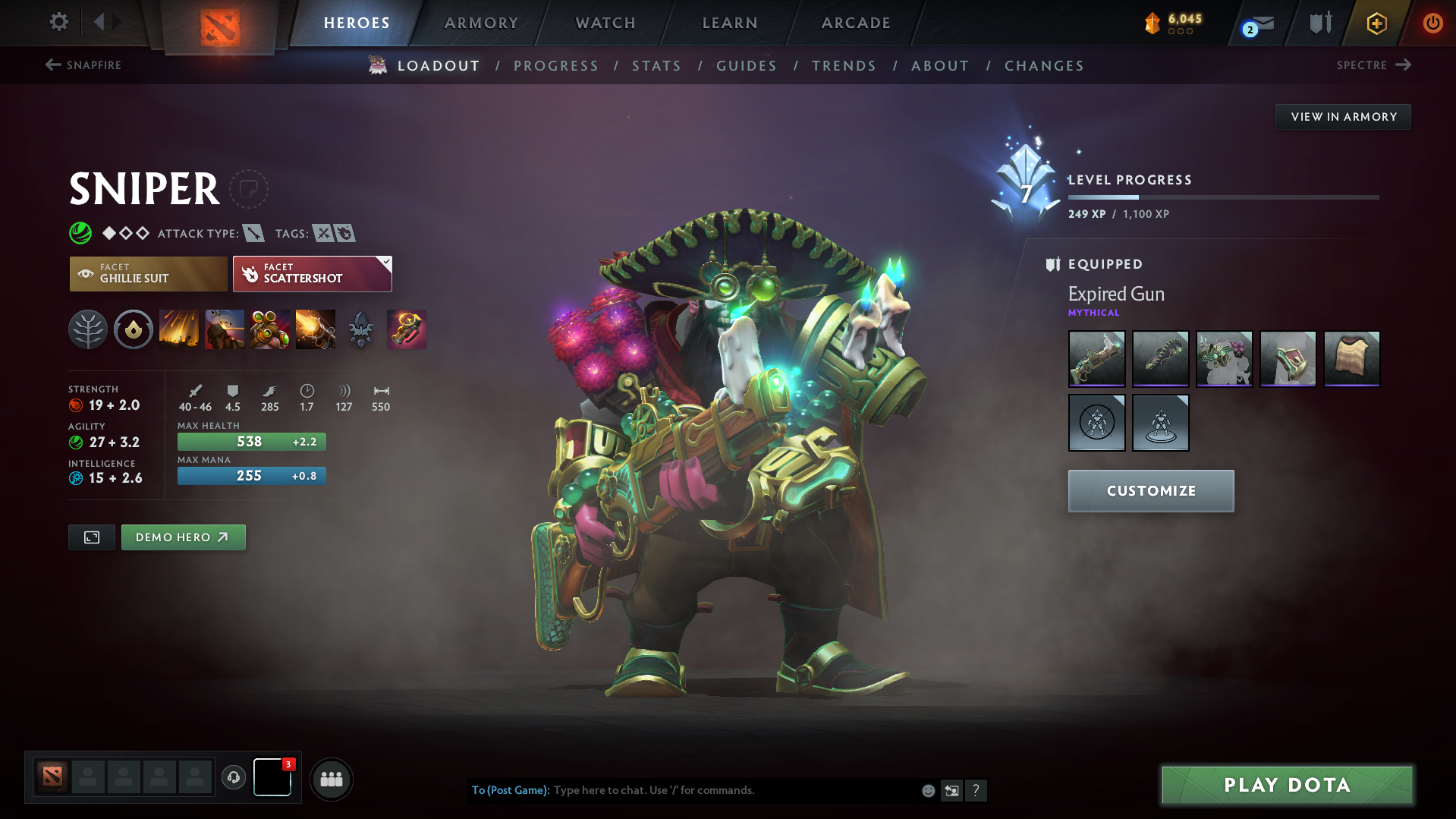The height and width of the screenshot is (819, 1456).
Task: Start matchmaking with Play Dota
Action: click(x=1287, y=785)
